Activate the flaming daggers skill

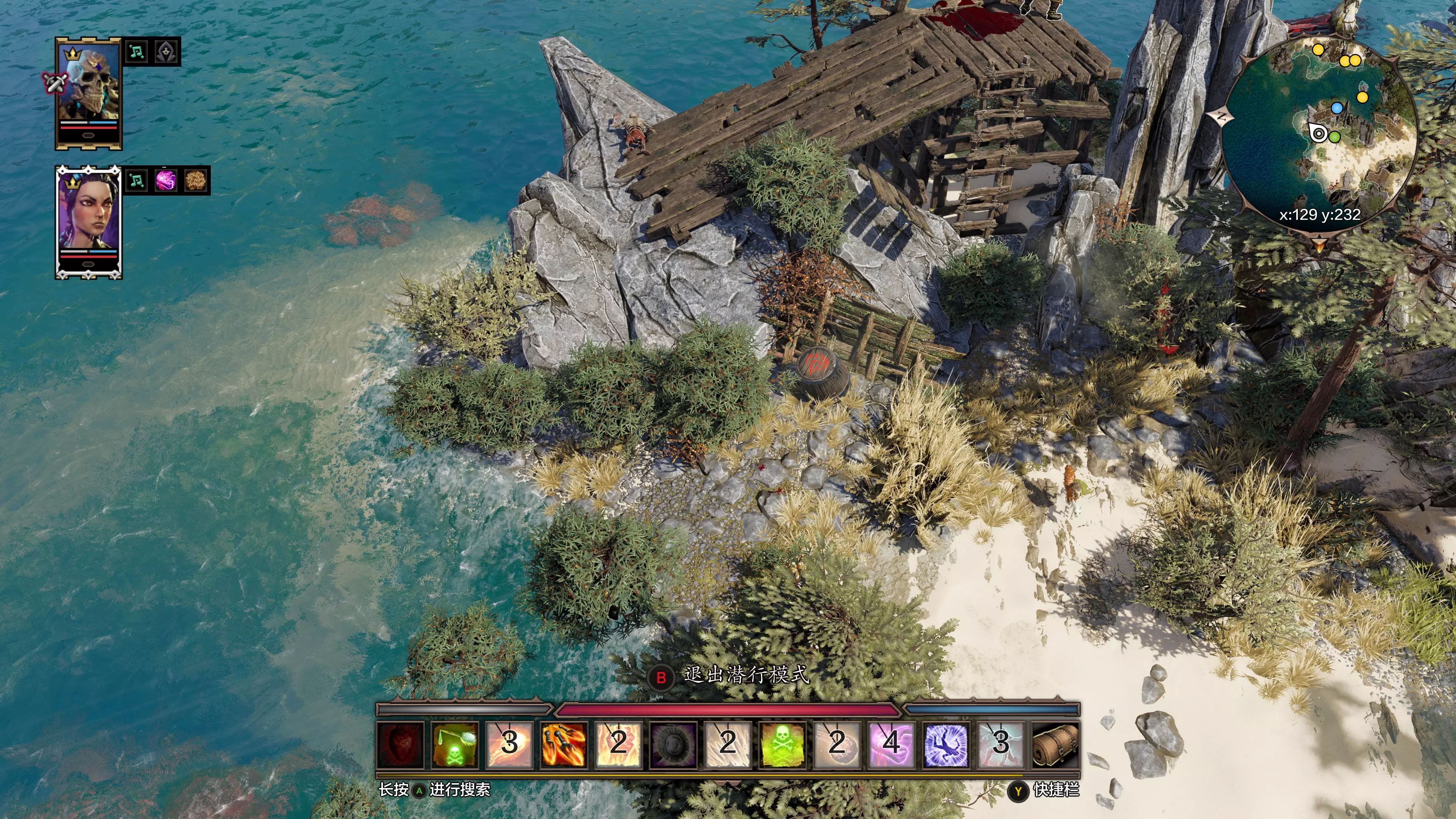[x=563, y=744]
